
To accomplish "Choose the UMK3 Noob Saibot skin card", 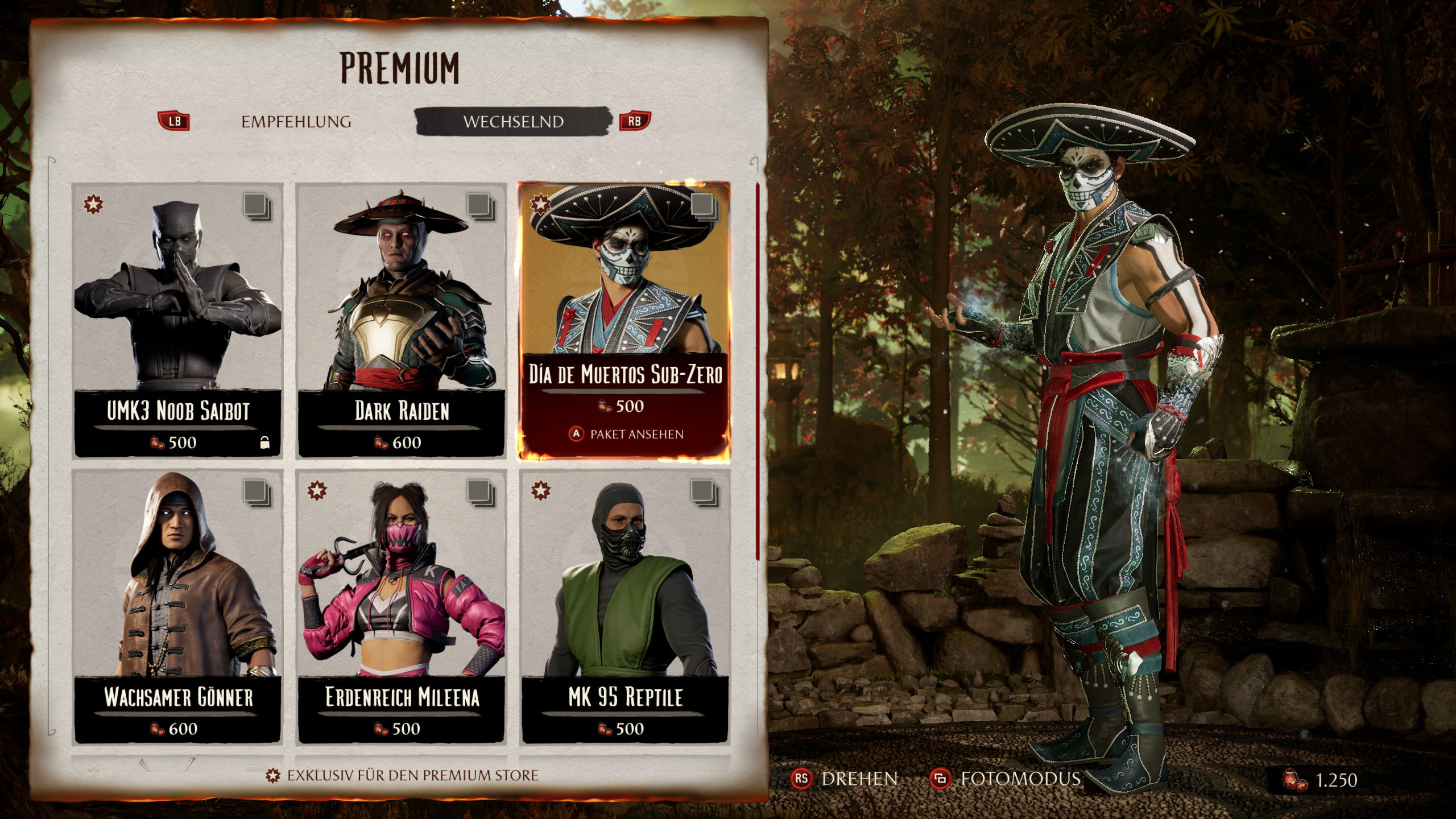I will (x=178, y=320).
